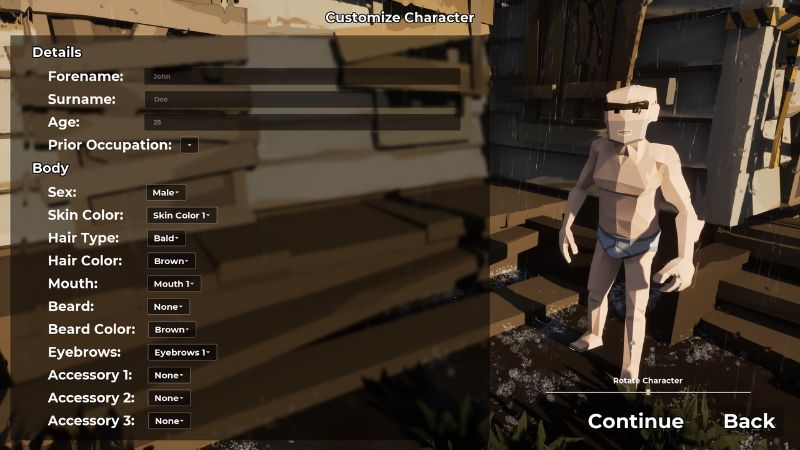The image size is (800, 450).
Task: Open the Hair Type dropdown
Action: coord(166,238)
